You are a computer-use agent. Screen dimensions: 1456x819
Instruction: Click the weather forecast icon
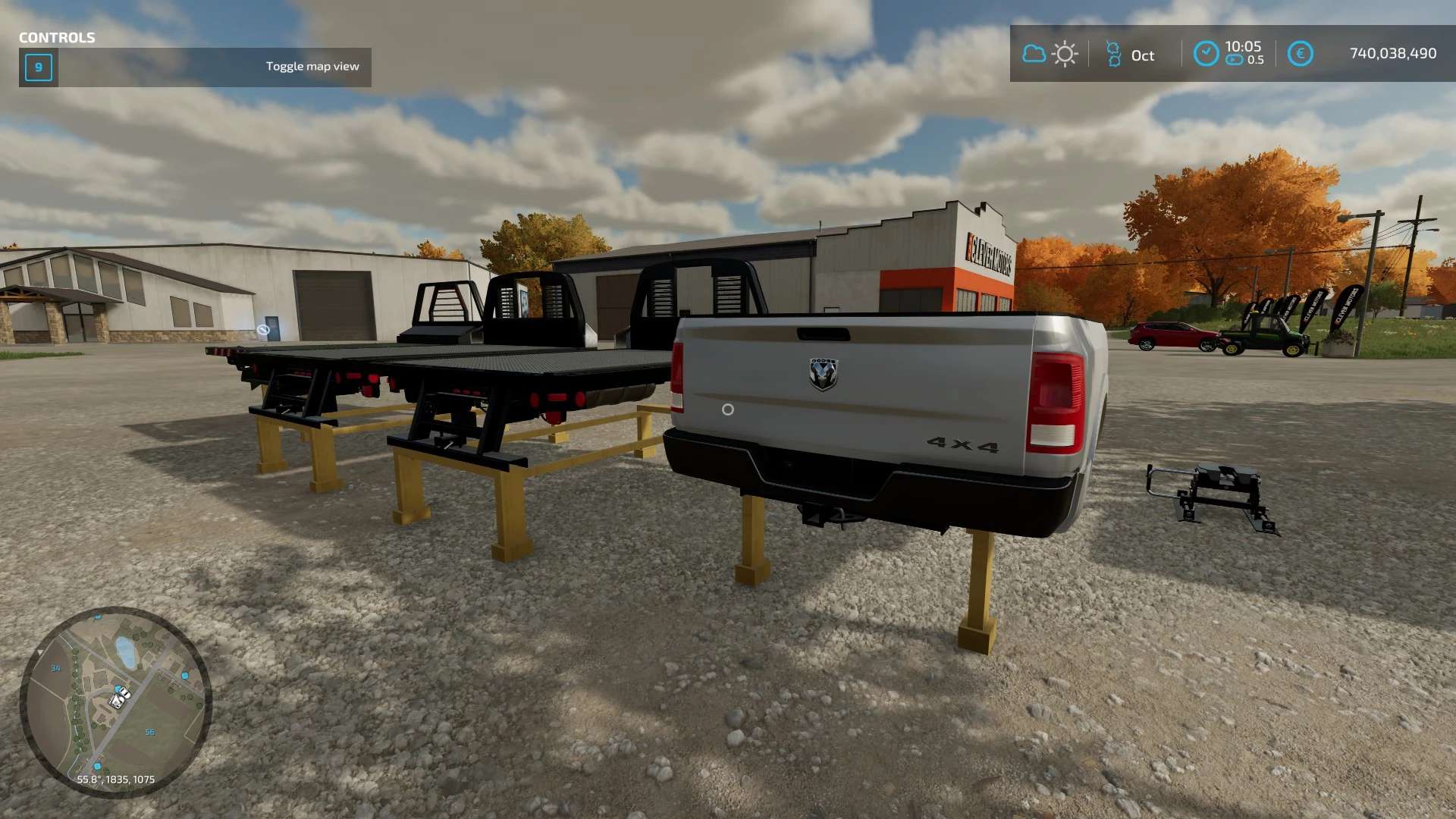tap(1050, 54)
